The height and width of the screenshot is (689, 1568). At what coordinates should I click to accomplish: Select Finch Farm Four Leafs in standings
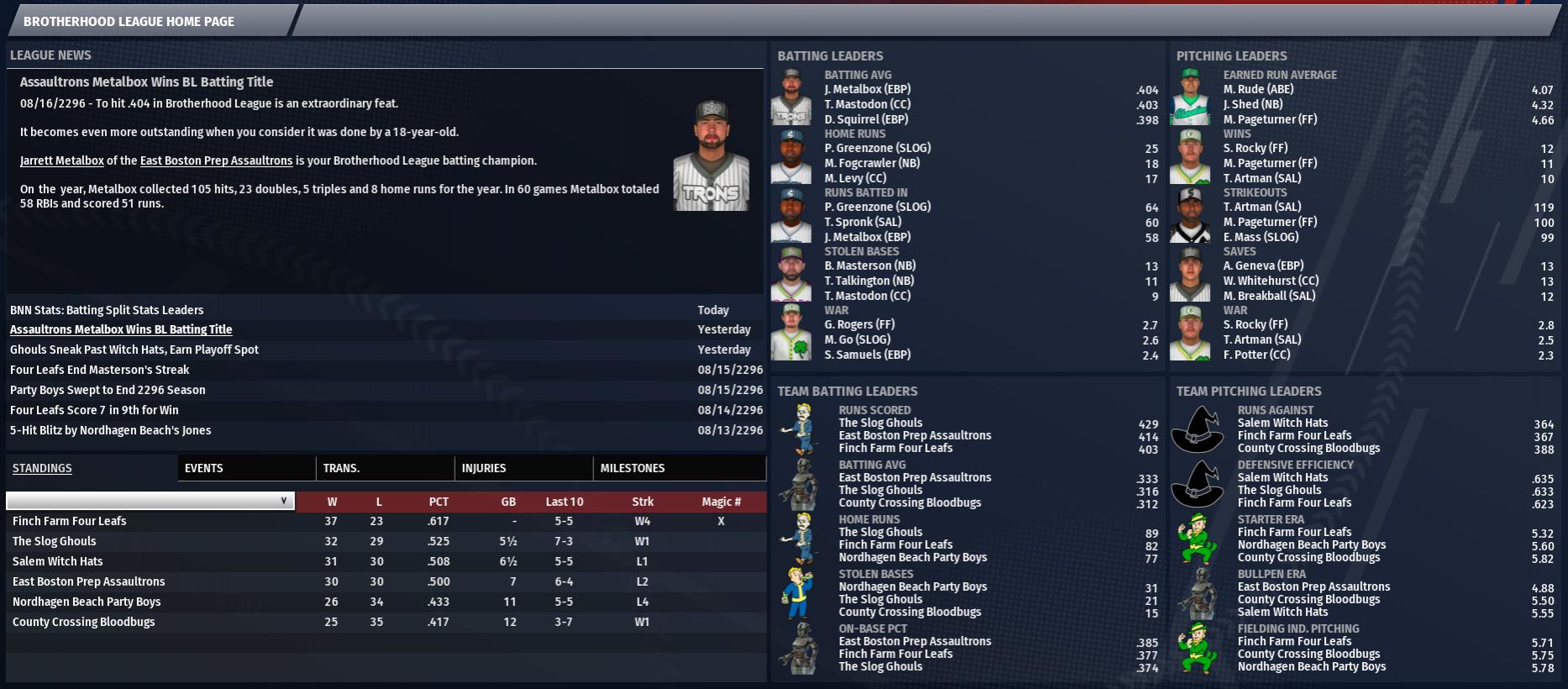[x=69, y=521]
